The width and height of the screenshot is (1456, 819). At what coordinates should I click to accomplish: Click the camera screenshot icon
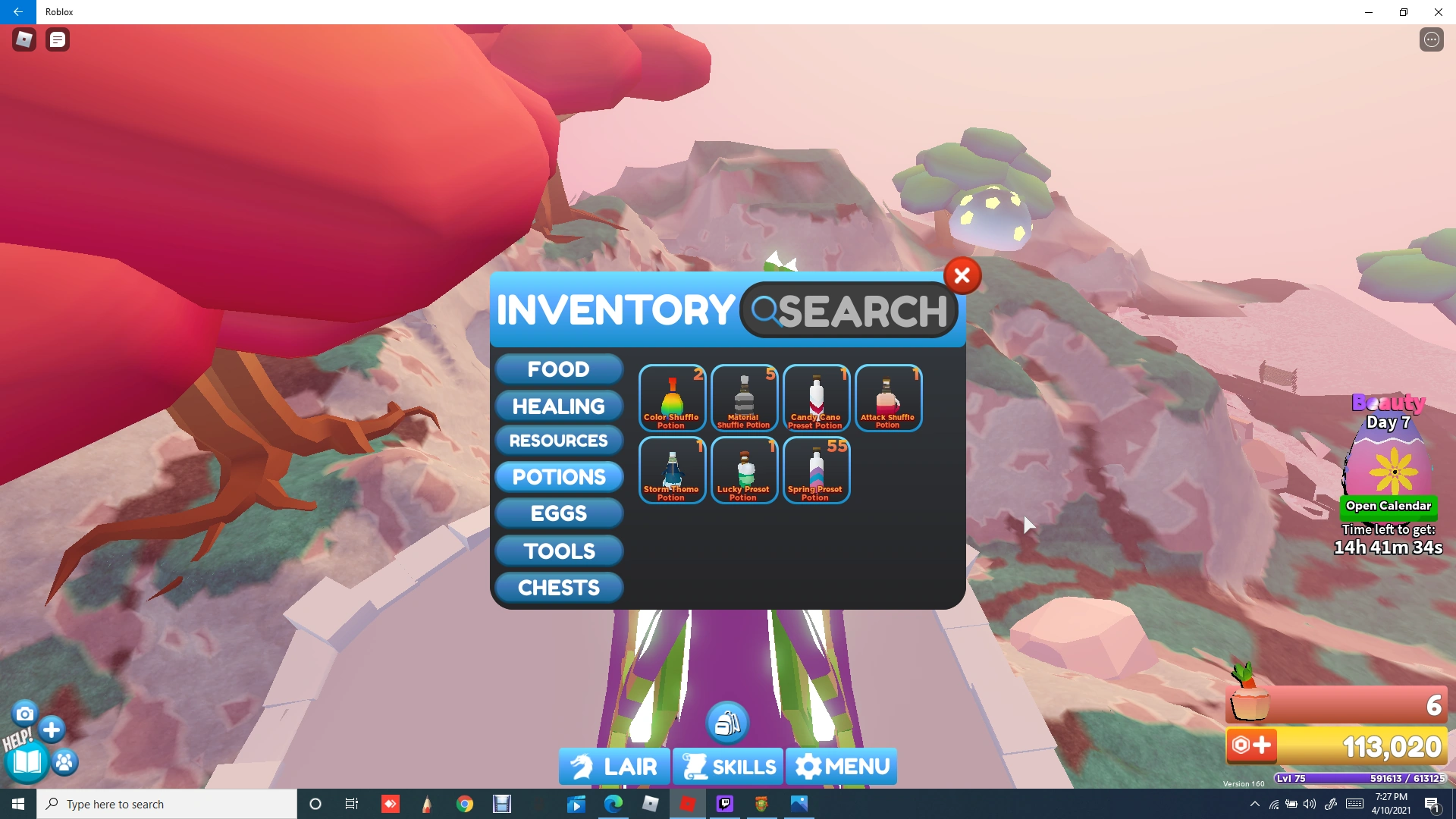[x=25, y=713]
